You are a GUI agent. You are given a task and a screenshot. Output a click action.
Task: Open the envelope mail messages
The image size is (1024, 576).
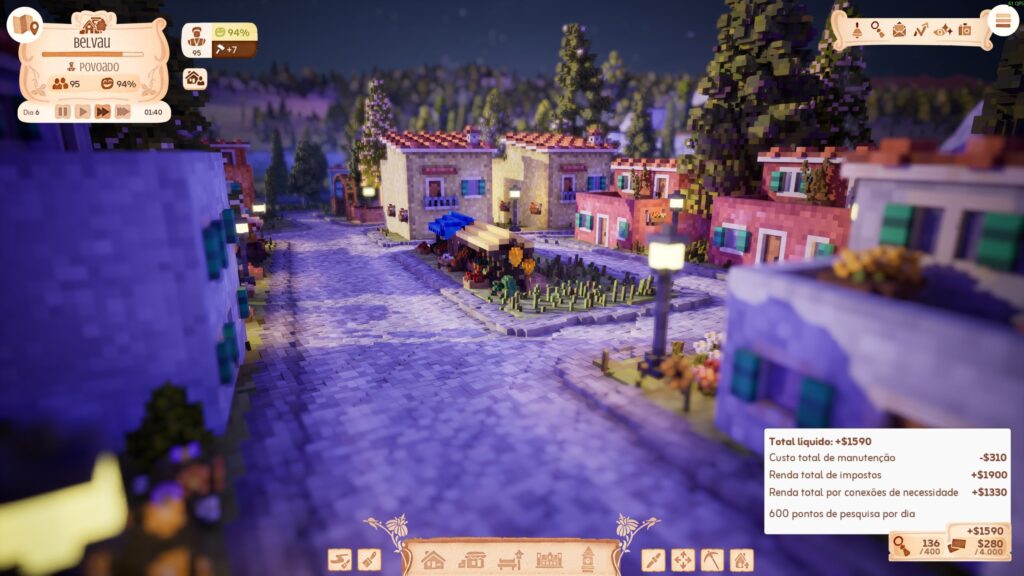tap(898, 29)
